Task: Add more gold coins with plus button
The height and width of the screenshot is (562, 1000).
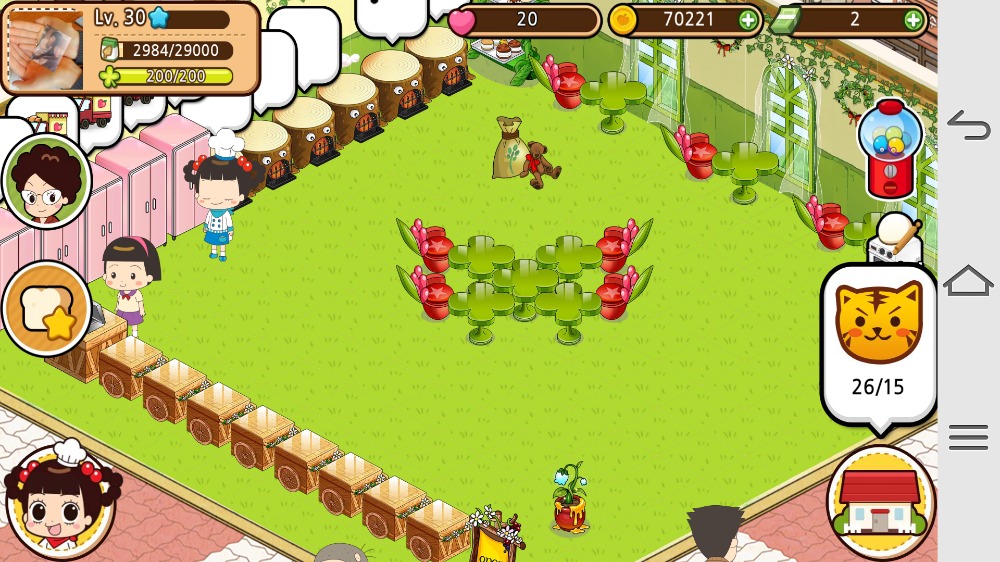Action: click(x=747, y=19)
